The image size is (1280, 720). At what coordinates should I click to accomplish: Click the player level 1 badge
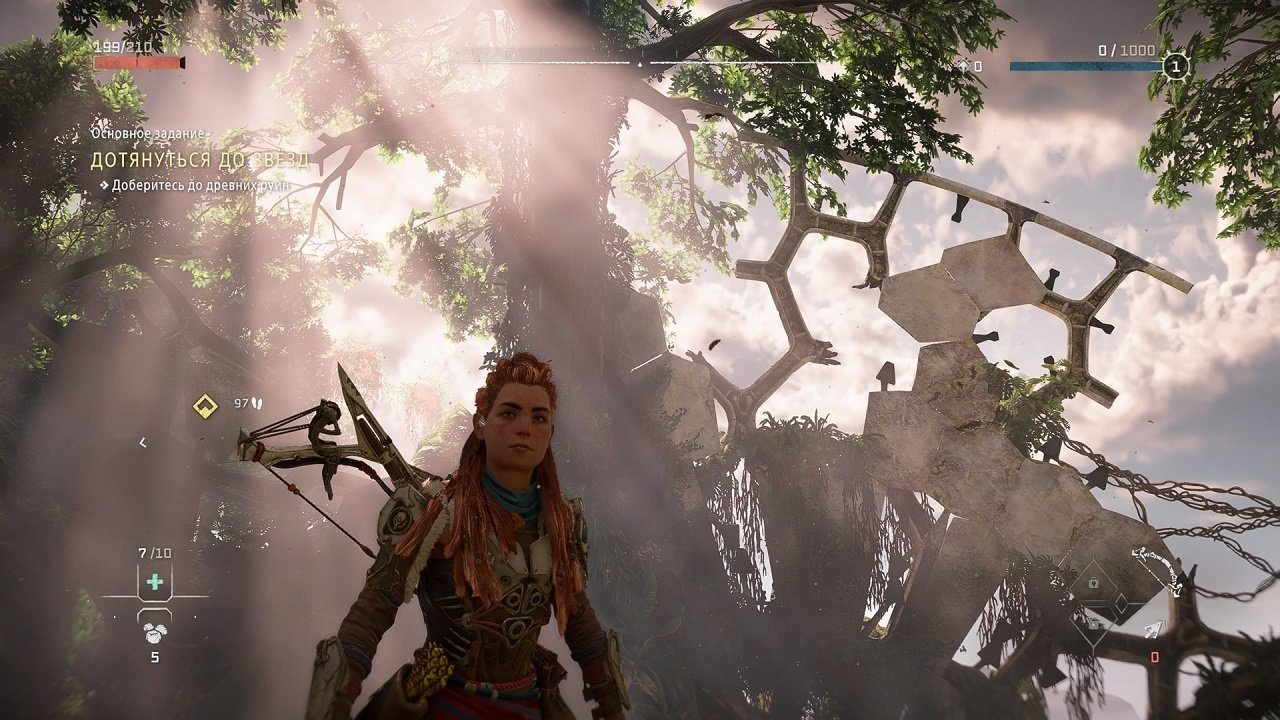click(x=1177, y=66)
